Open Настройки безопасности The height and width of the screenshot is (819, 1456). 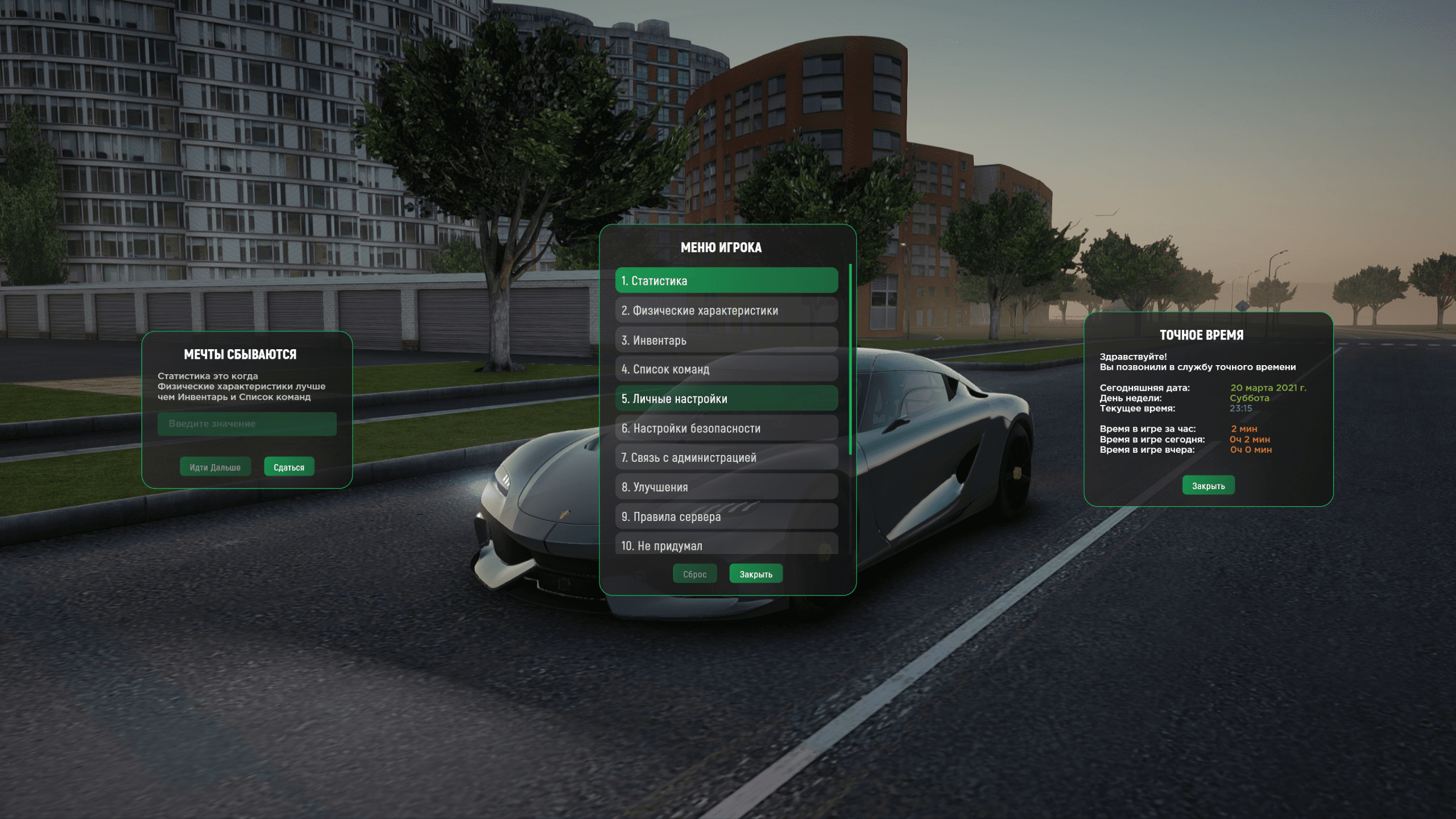(x=726, y=428)
